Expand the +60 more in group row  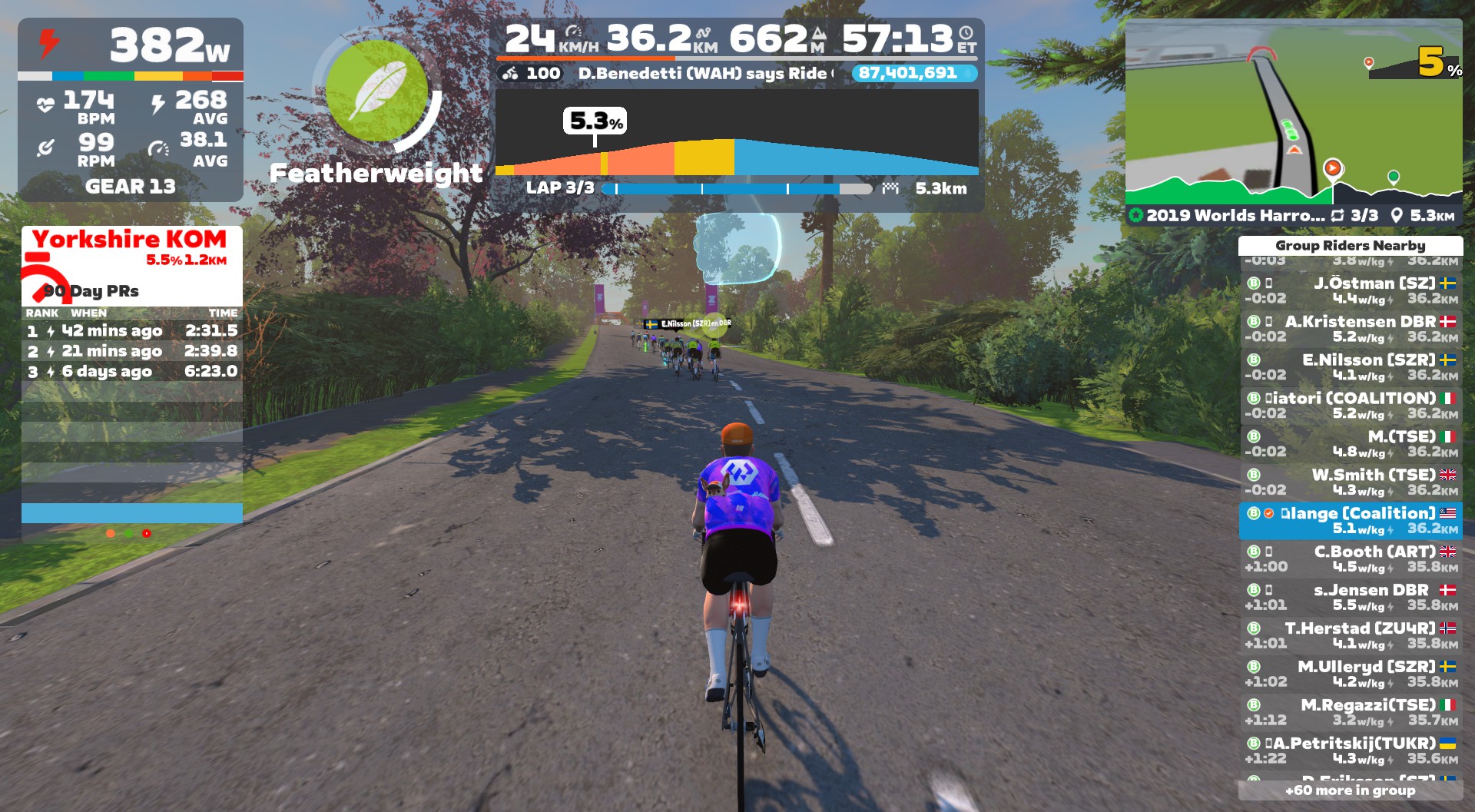1350,790
